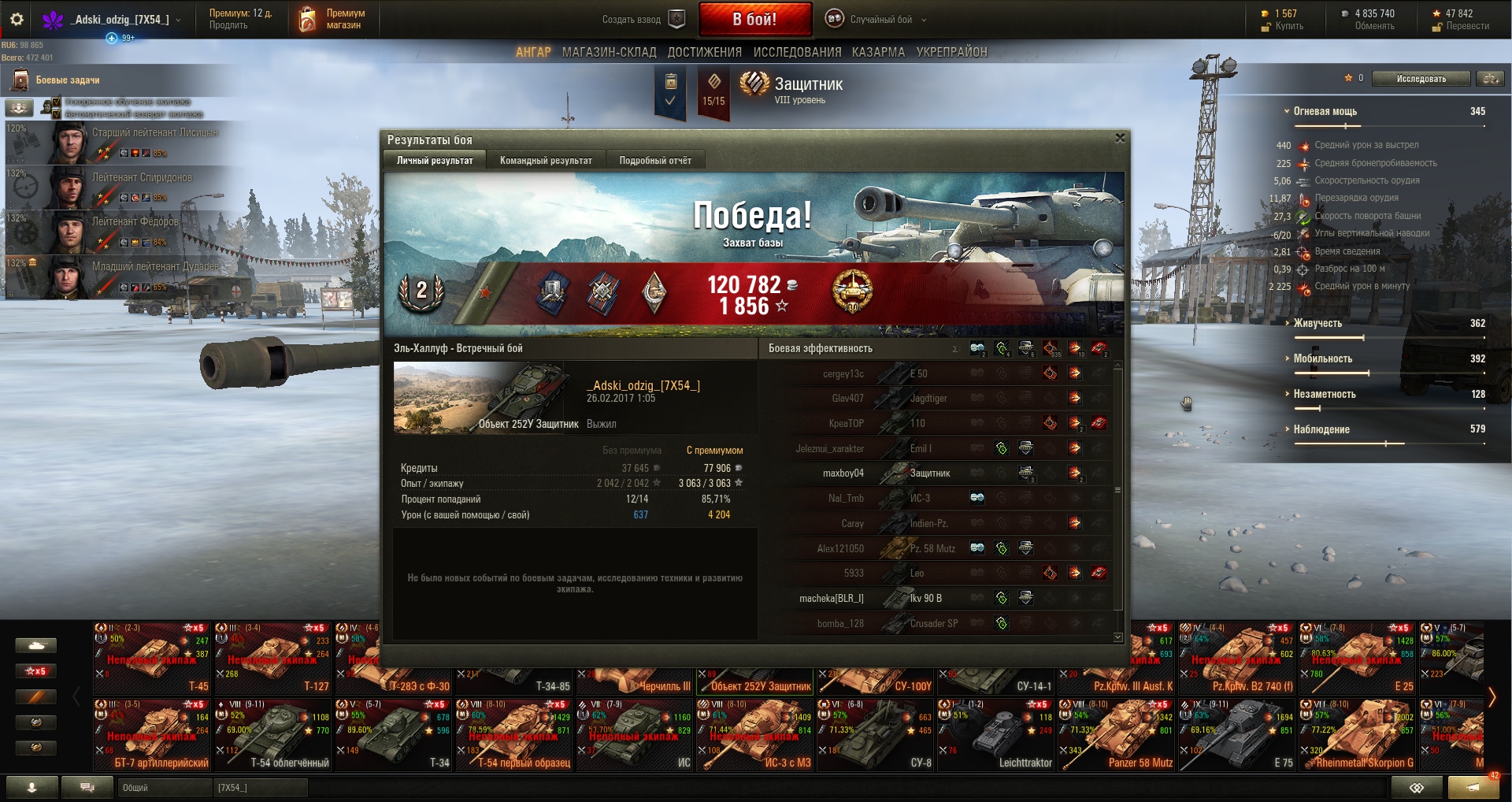This screenshot has width=1512, height=802.
Task: Click the red В бой! button
Action: pos(754,19)
